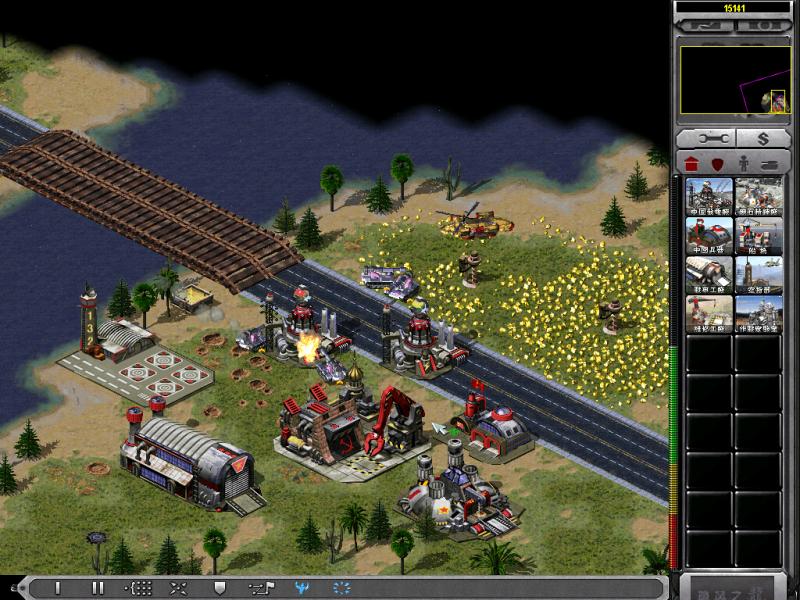Build the war factory from the sidebar
This screenshot has width=800, height=600.
(x=709, y=275)
